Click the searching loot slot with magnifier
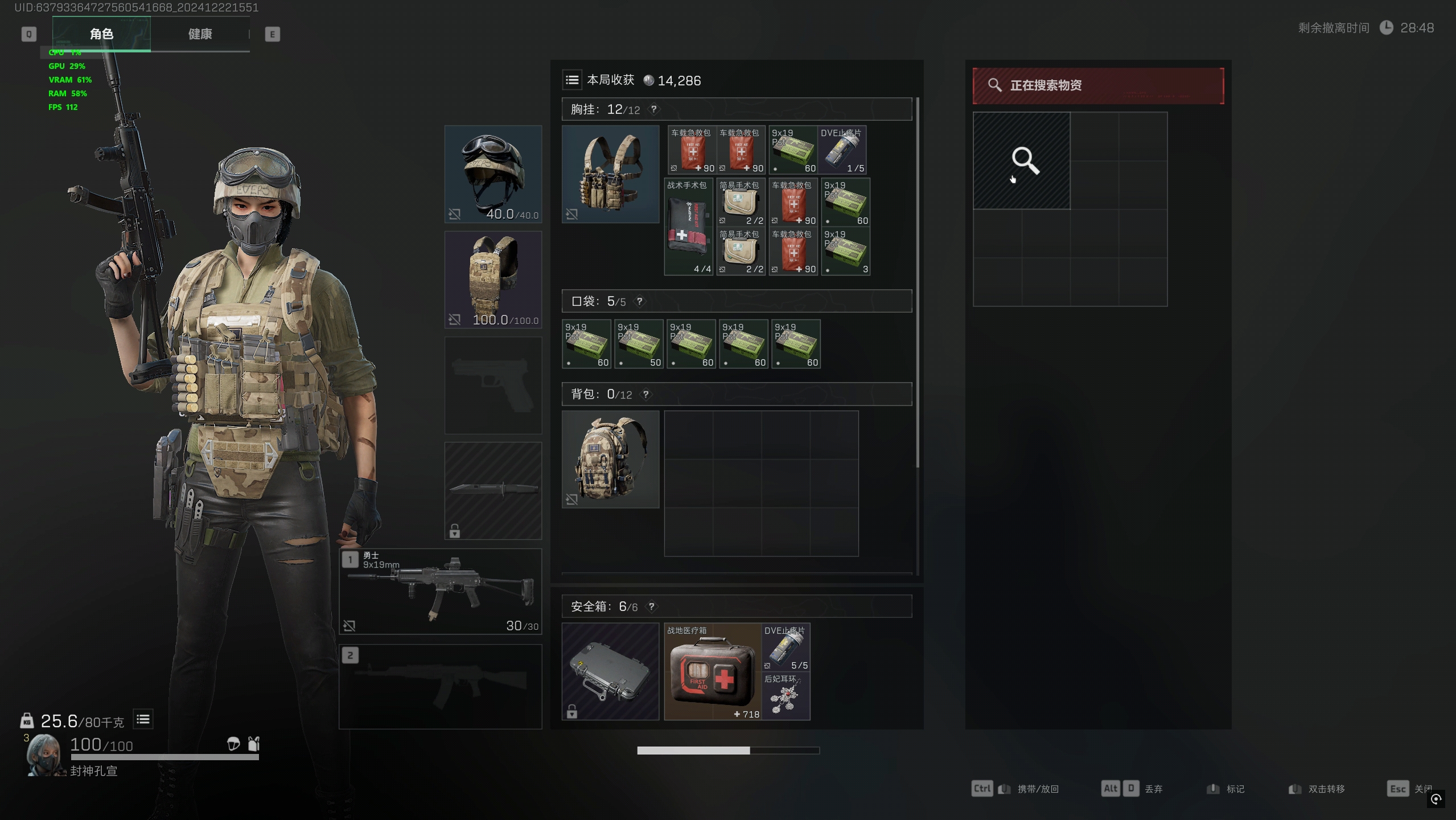 point(1022,161)
